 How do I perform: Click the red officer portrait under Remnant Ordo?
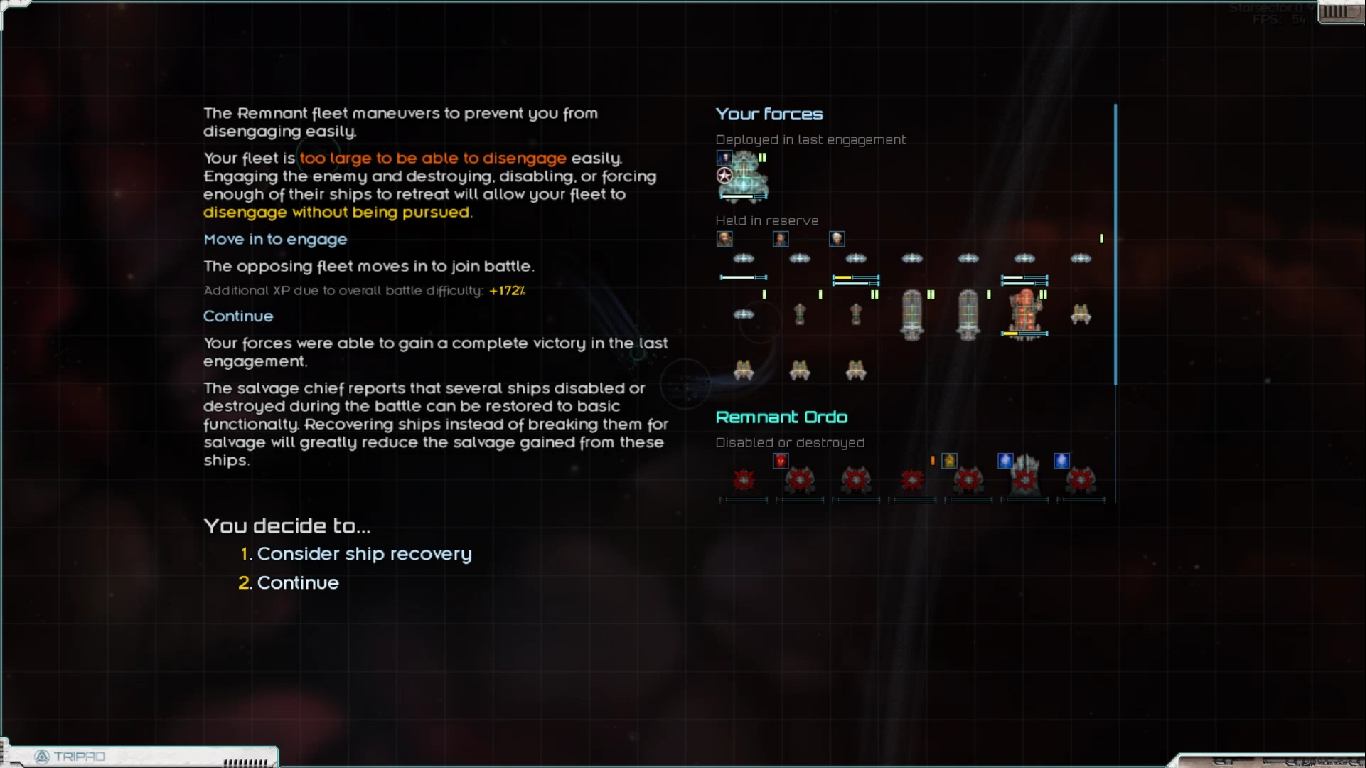(x=781, y=461)
